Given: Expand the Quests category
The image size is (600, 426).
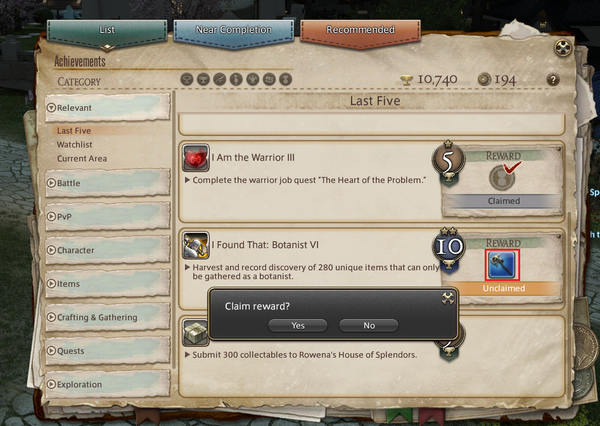Looking at the screenshot, I should pyautogui.click(x=106, y=351).
